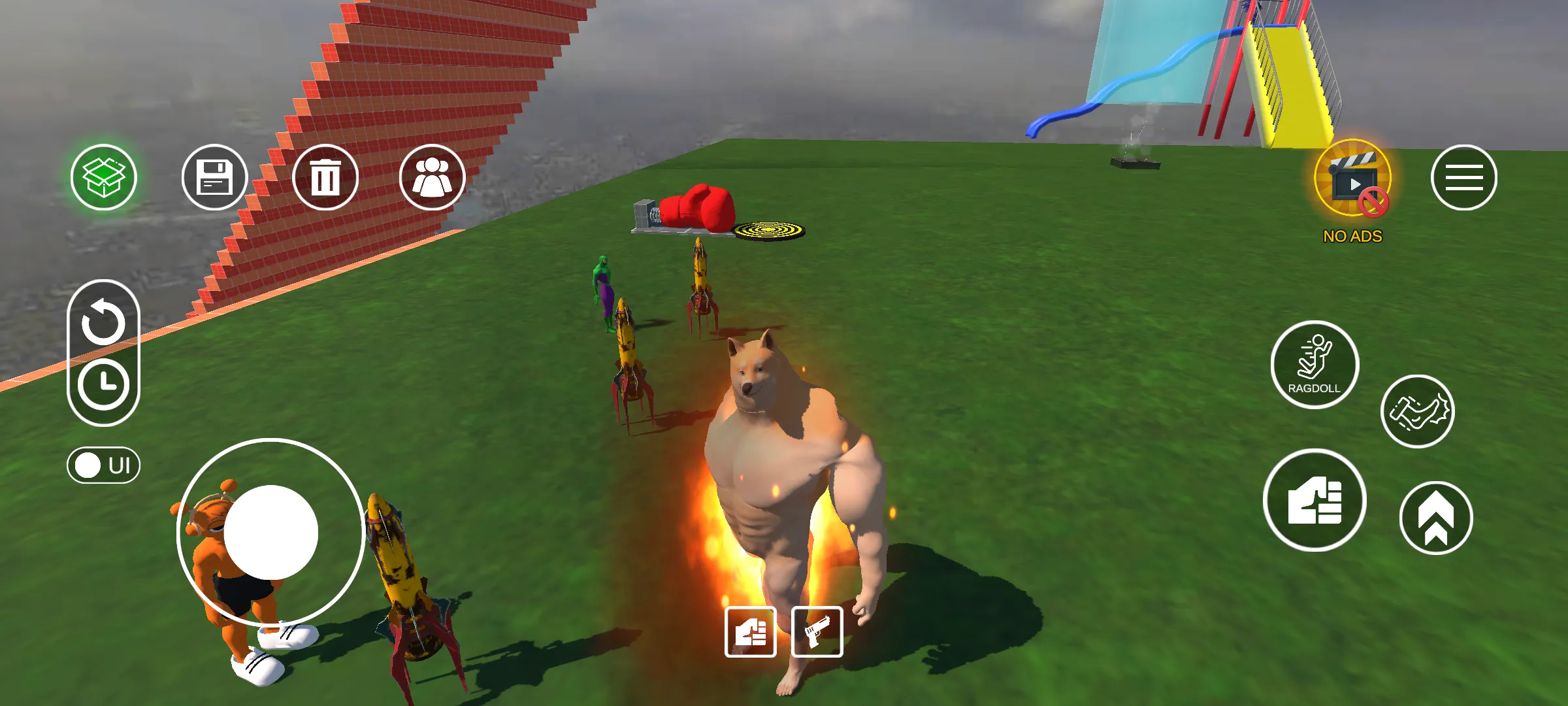Hit the large round punch fist button
This screenshot has width=1568, height=706.
click(x=1315, y=501)
